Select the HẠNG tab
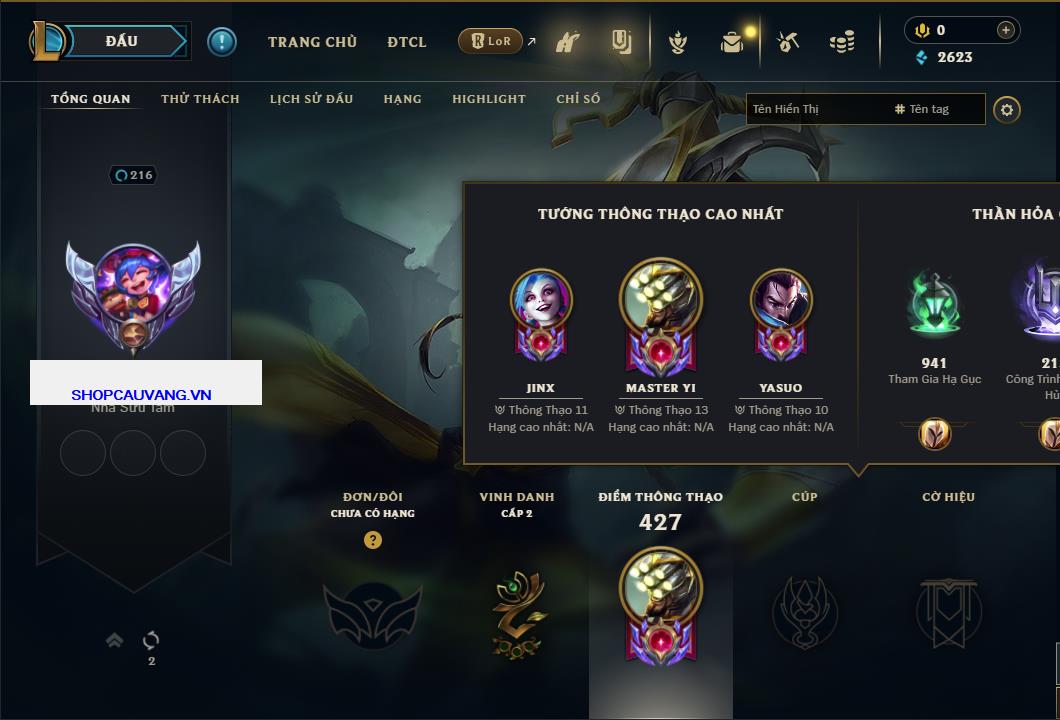Image resolution: width=1060 pixels, height=720 pixels. tap(402, 99)
